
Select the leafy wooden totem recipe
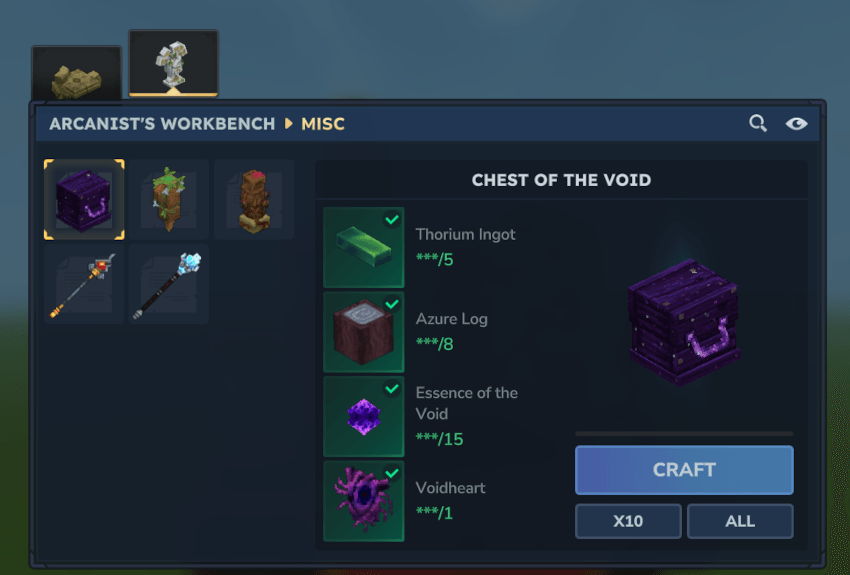tap(169, 200)
